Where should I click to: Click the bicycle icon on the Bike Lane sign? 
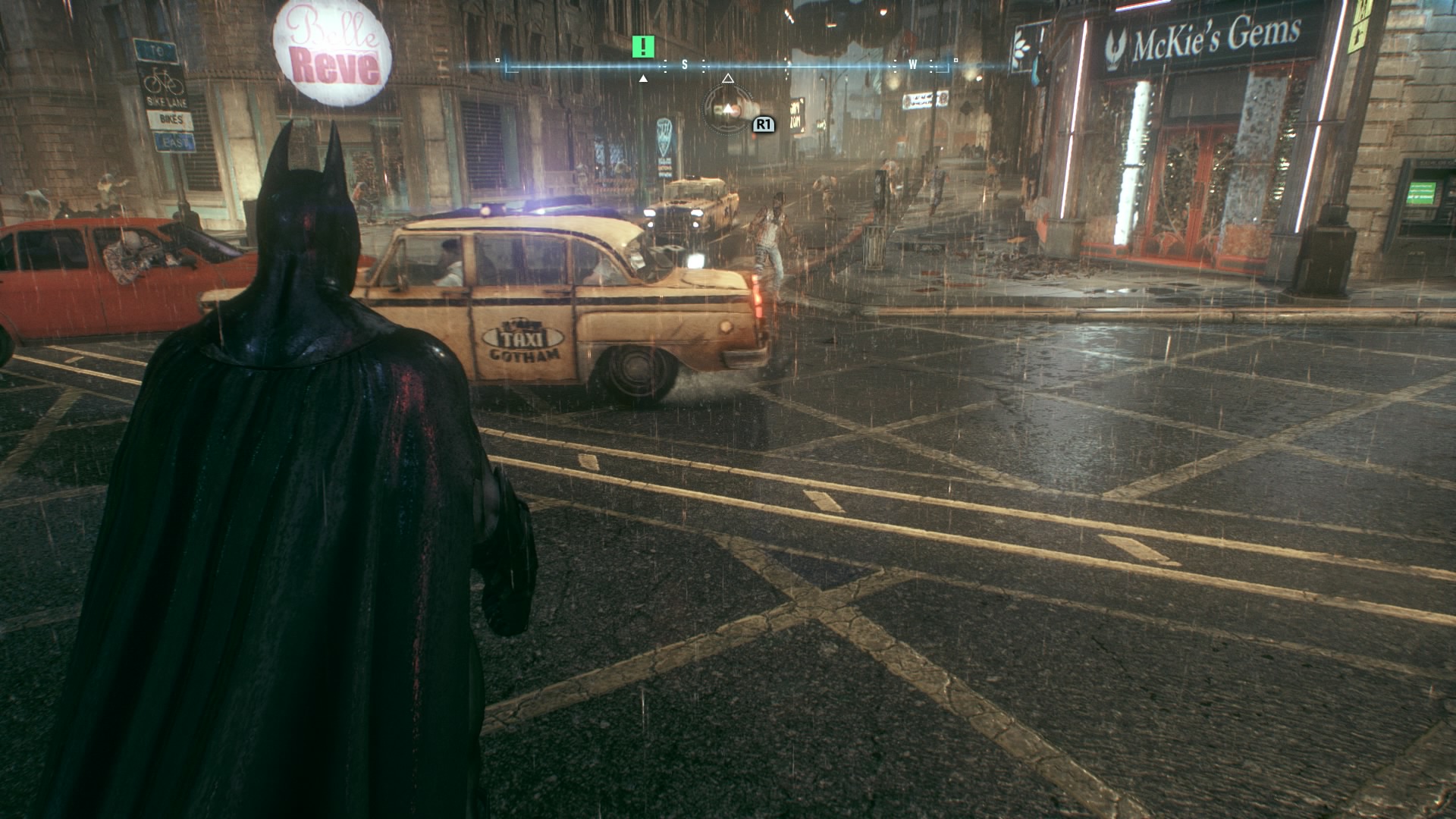(163, 81)
